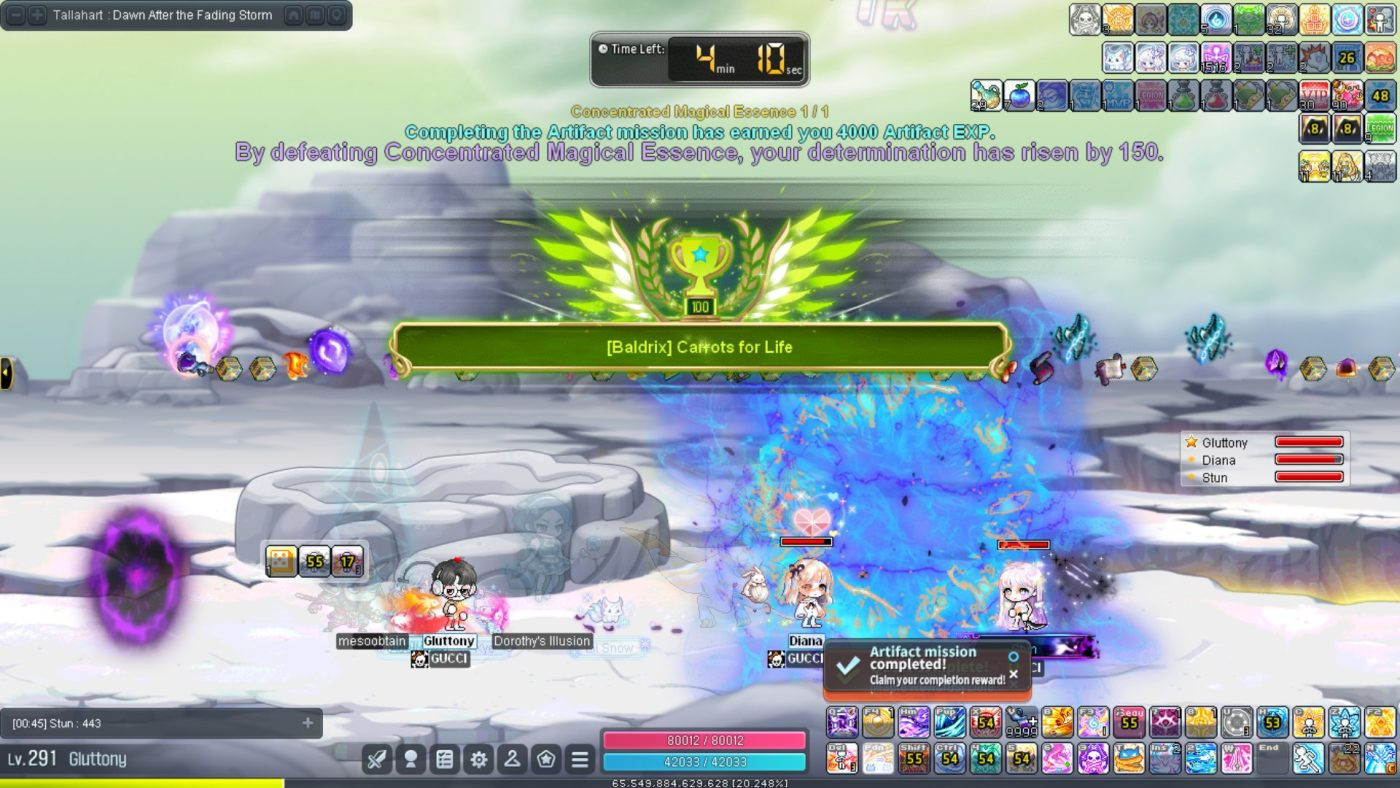Click the pentagon star menu button
Screen dimensions: 1400x788
546,759
